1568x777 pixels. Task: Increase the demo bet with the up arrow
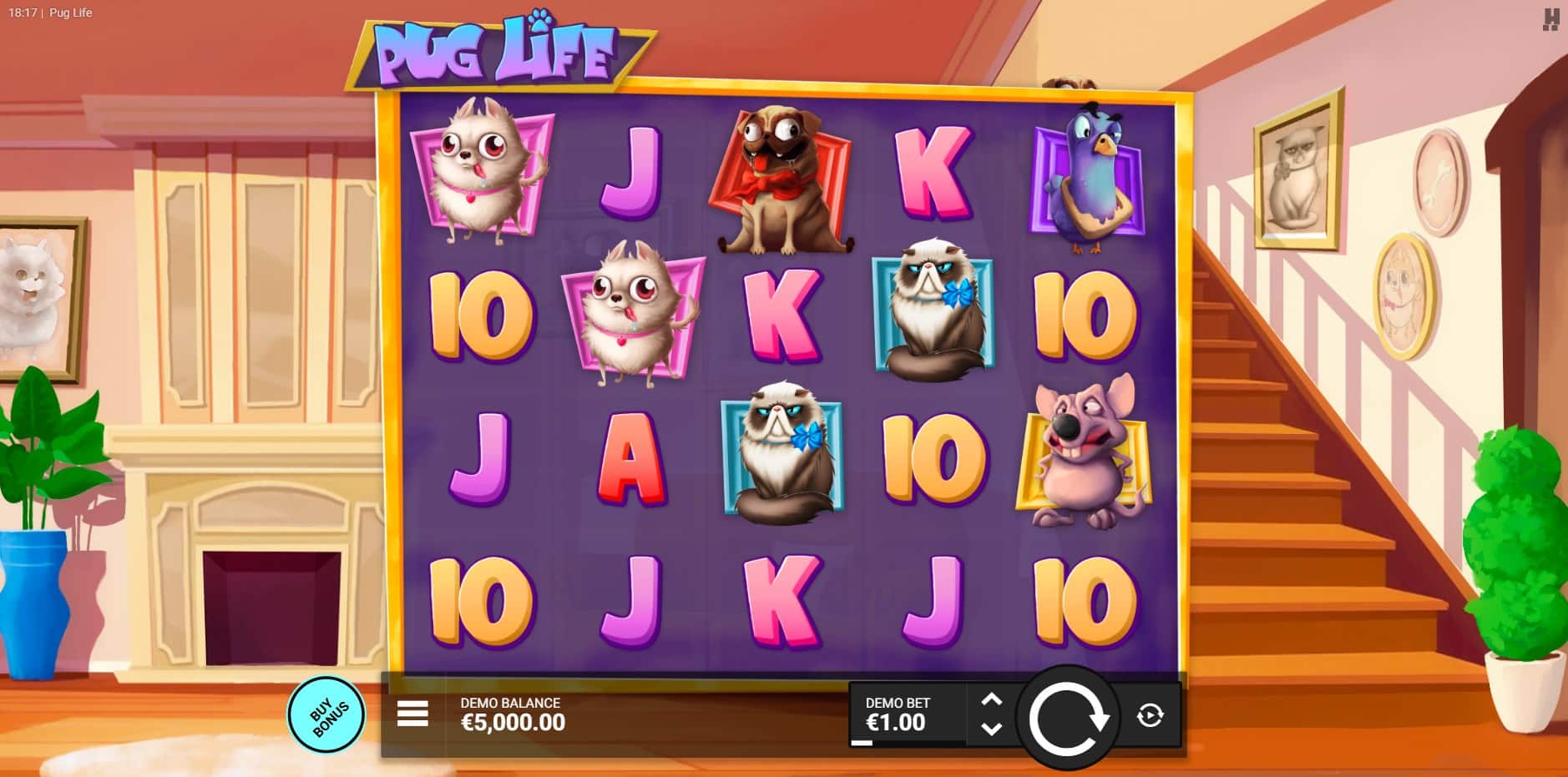[991, 699]
